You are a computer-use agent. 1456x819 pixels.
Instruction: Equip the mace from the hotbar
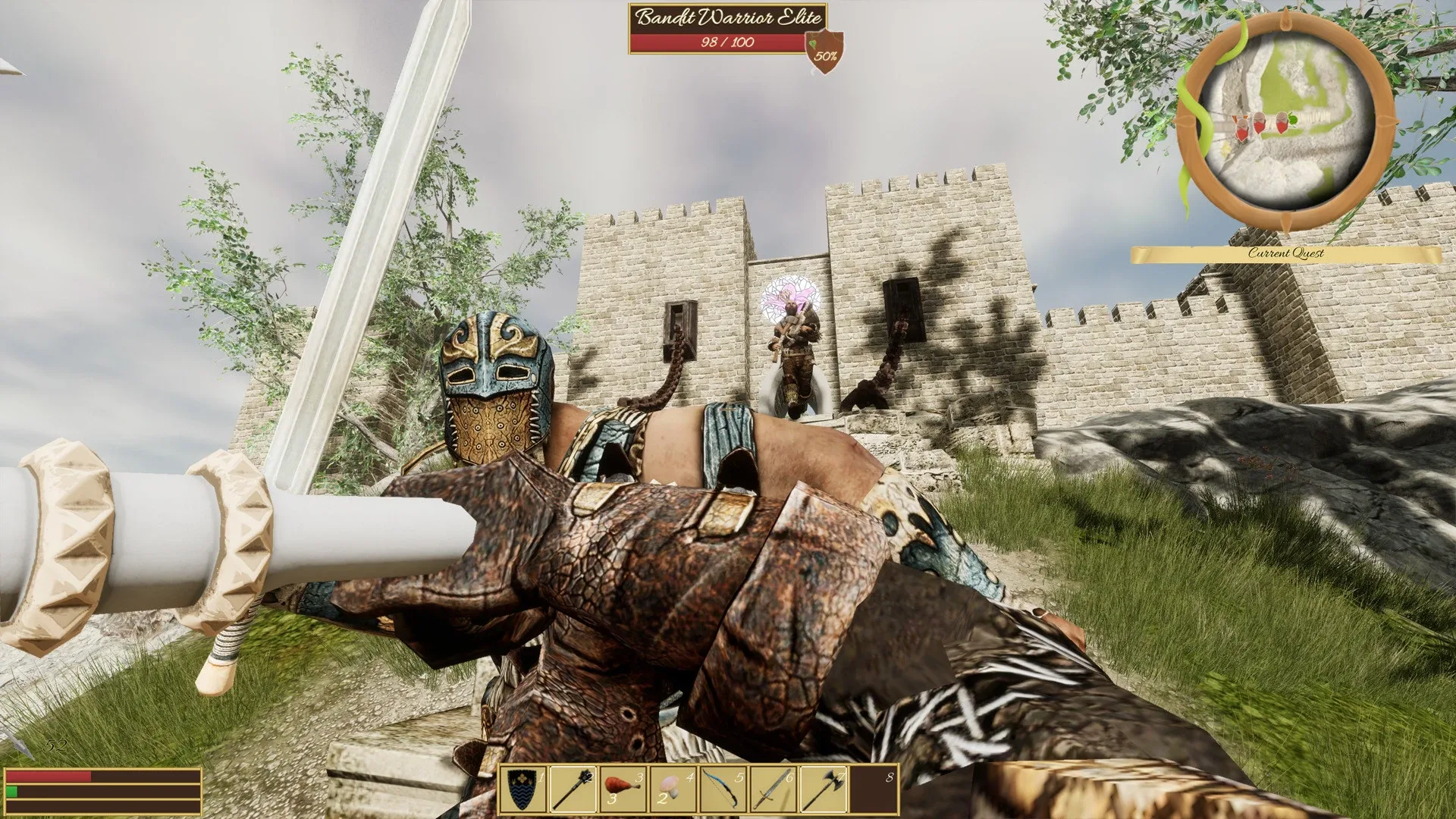tap(573, 789)
